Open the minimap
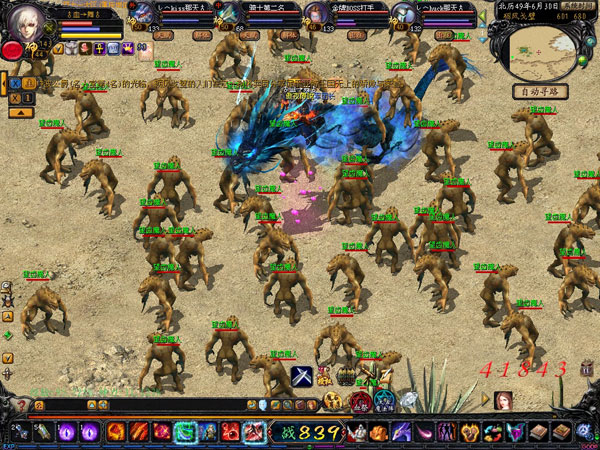 point(538,50)
